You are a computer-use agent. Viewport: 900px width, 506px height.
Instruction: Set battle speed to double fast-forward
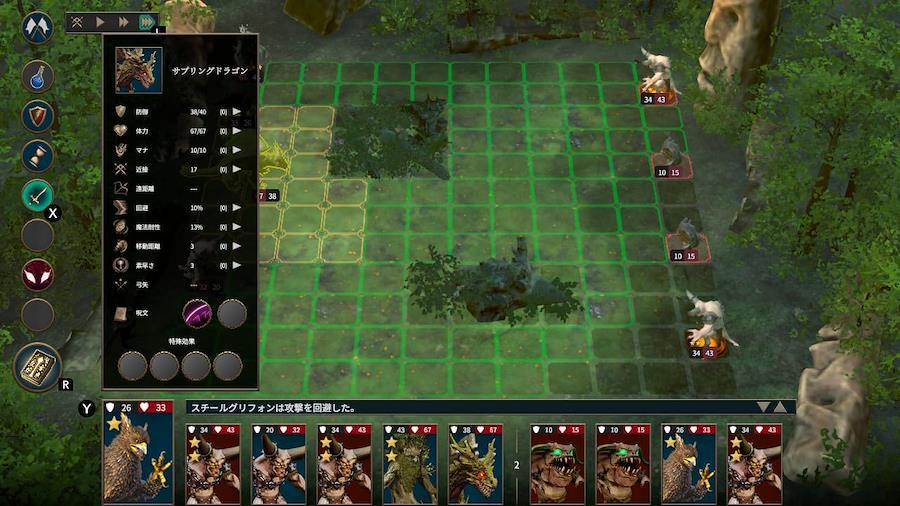(x=123, y=21)
